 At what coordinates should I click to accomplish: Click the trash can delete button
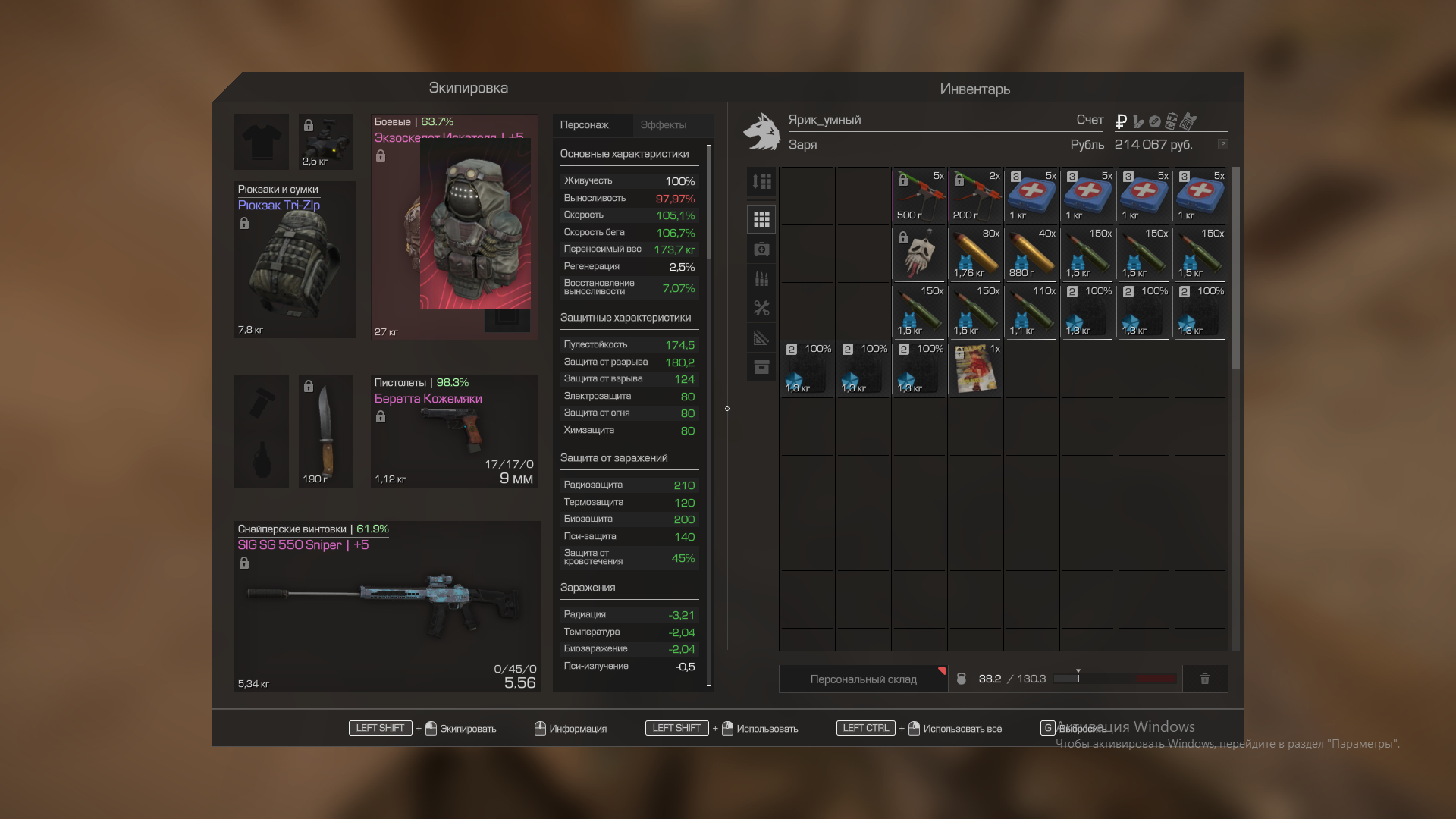tap(1205, 679)
